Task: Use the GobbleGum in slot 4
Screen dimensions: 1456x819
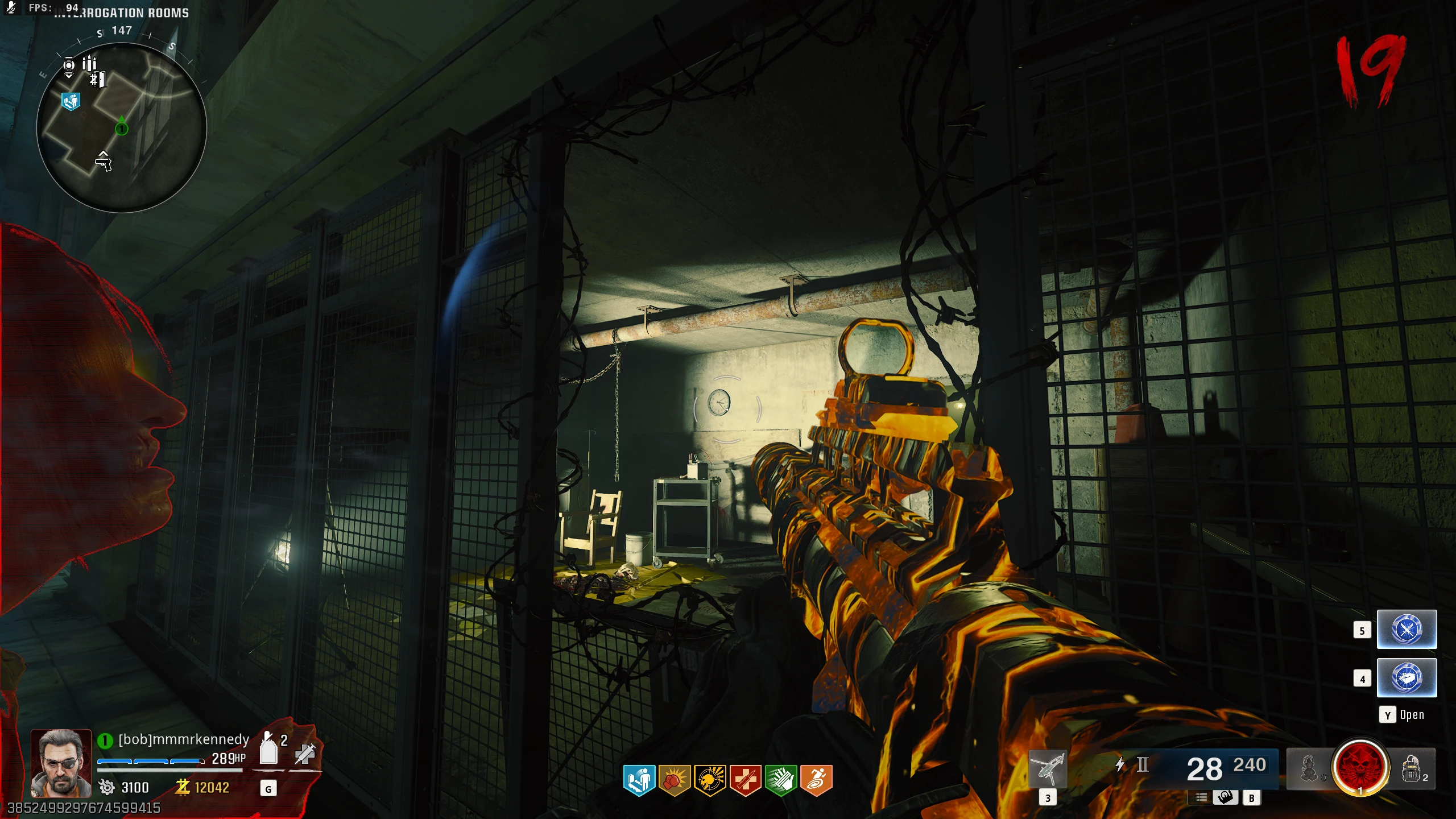Action: (x=1407, y=677)
